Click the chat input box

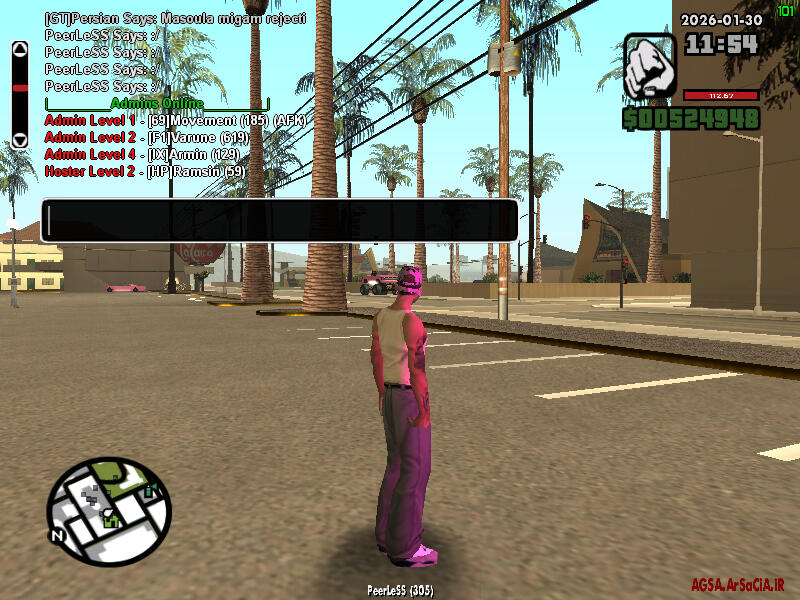(279, 221)
